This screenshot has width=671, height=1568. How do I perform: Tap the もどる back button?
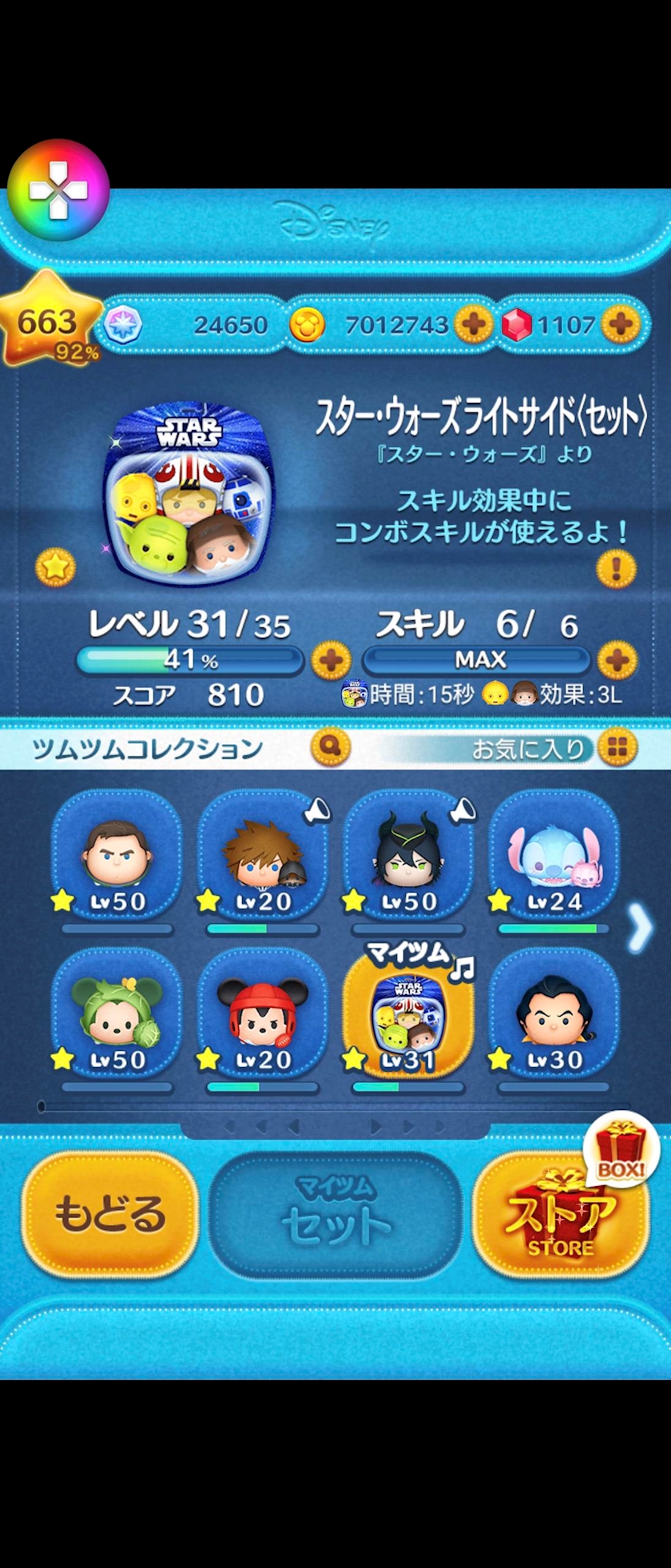point(109,1213)
